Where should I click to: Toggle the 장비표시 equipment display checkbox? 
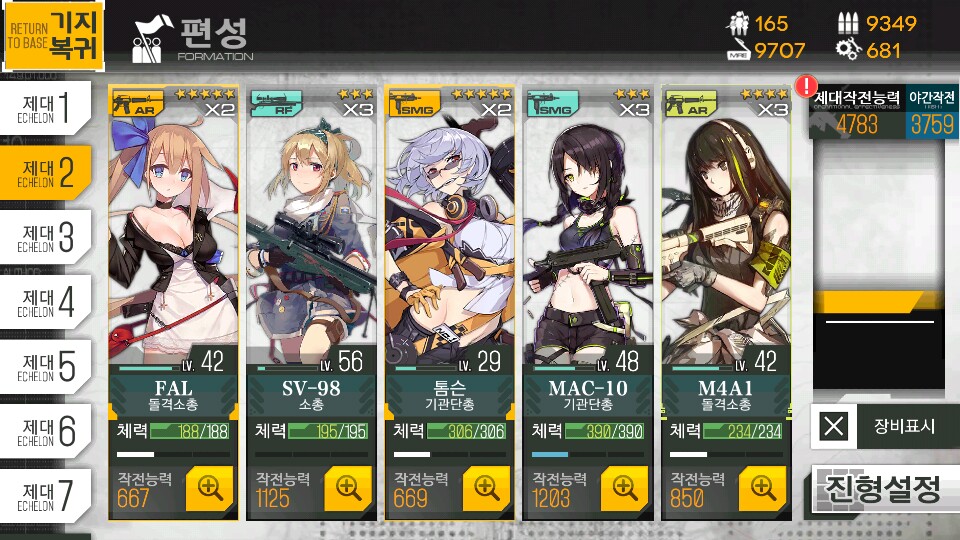[834, 427]
